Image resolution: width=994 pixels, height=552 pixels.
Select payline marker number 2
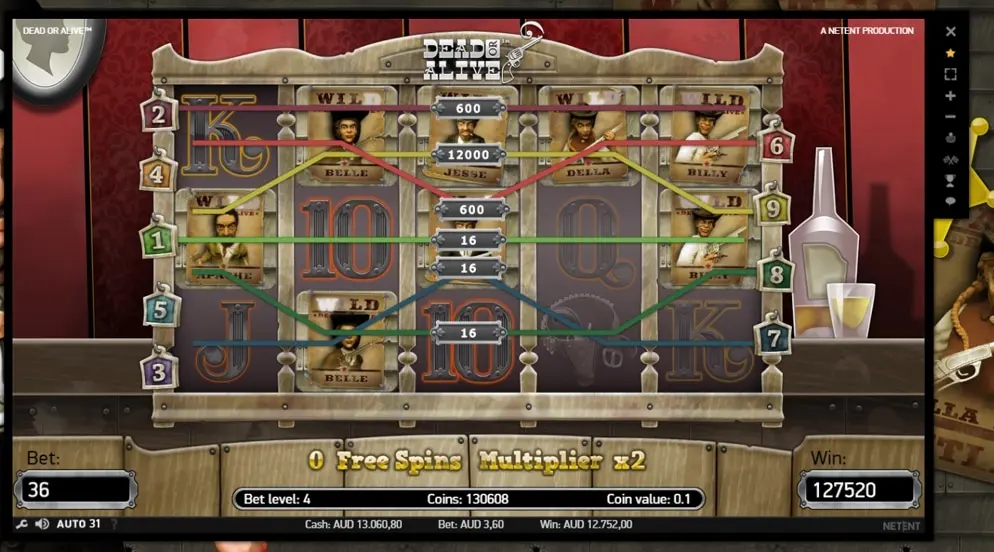coord(158,112)
